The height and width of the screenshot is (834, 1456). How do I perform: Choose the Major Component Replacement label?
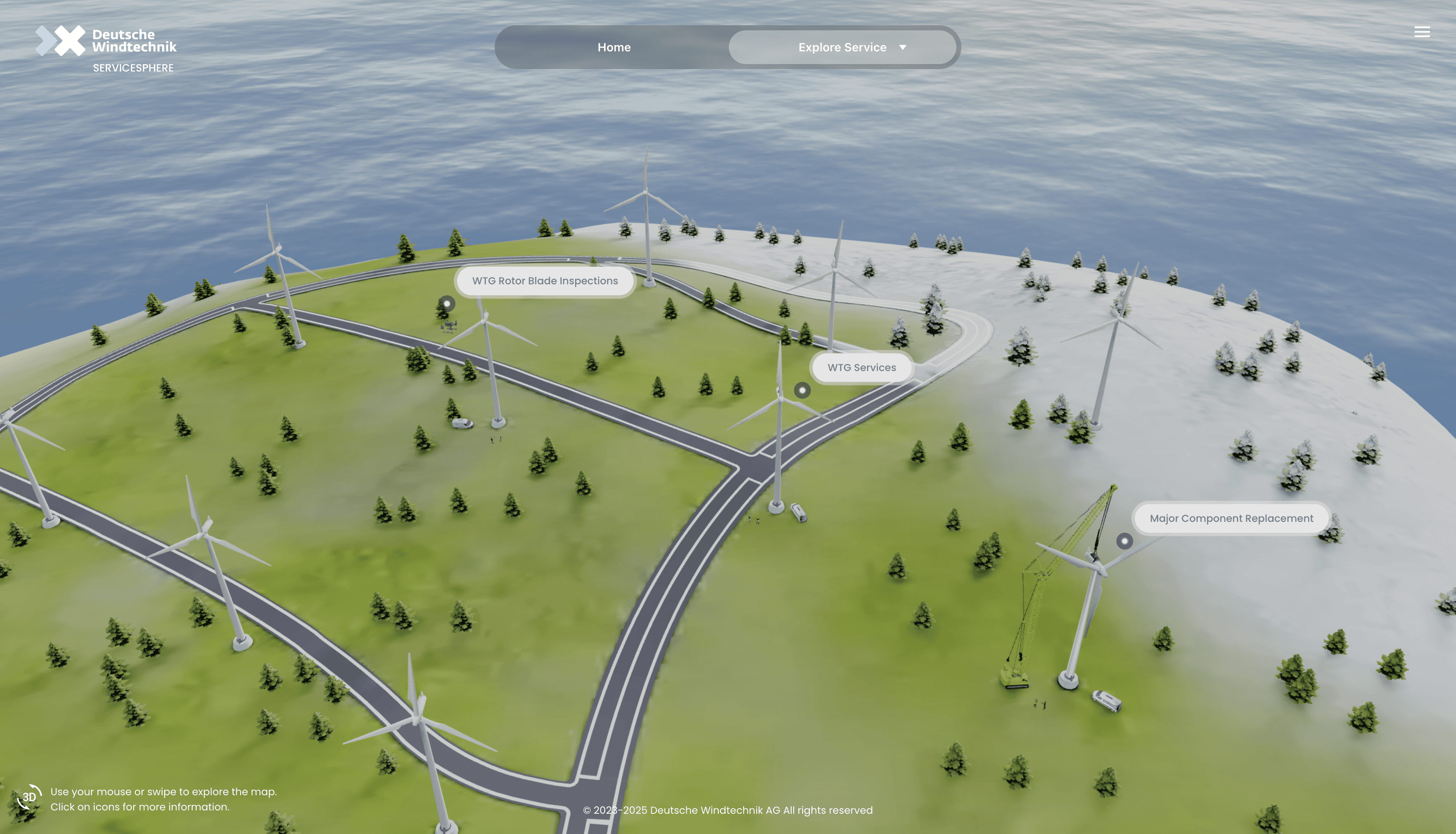(x=1231, y=519)
